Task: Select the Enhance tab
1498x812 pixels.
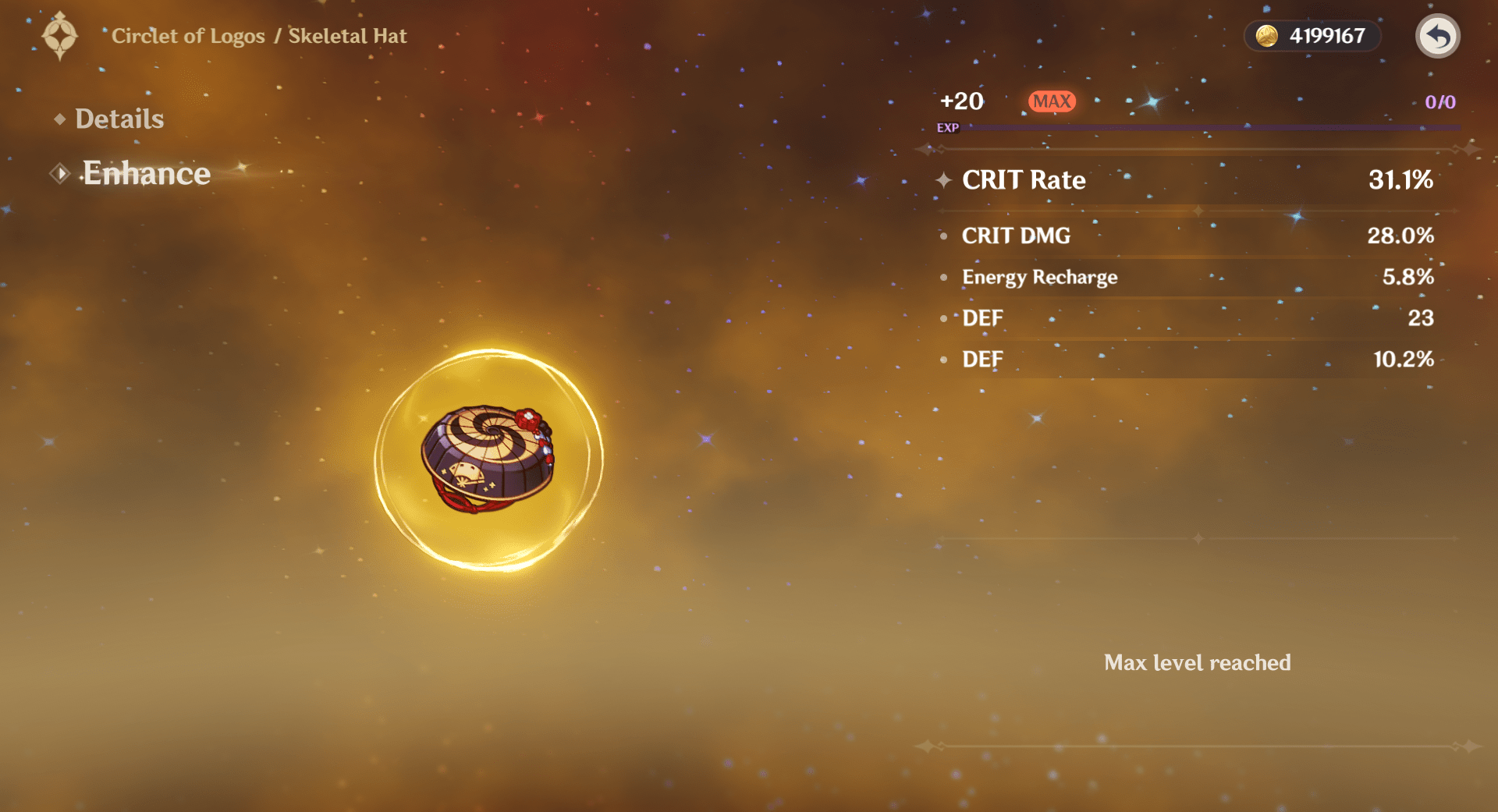Action: click(146, 173)
